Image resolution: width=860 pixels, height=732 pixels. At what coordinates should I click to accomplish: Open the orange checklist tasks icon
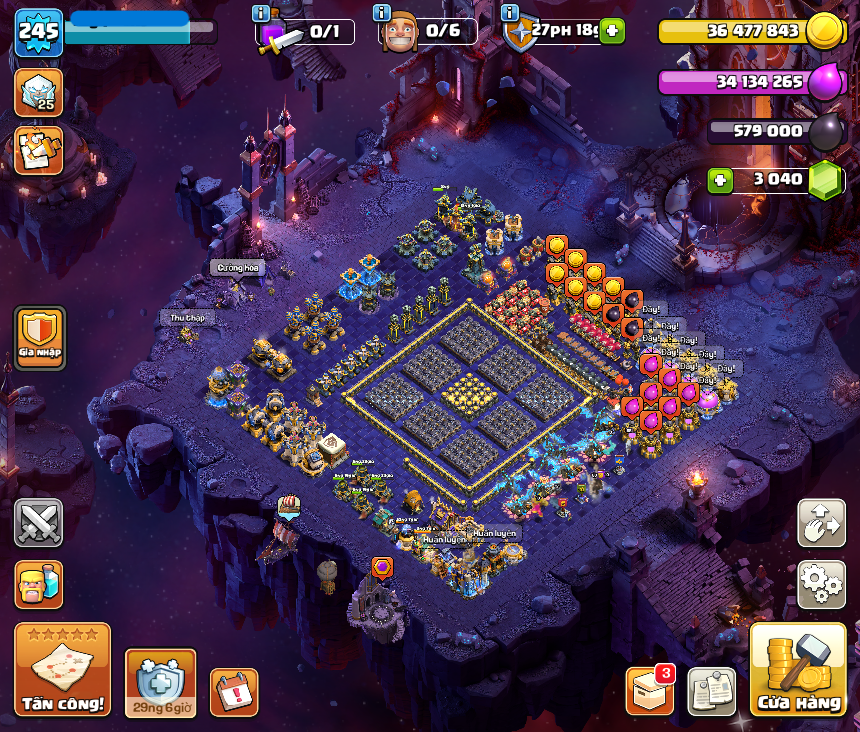point(38,150)
